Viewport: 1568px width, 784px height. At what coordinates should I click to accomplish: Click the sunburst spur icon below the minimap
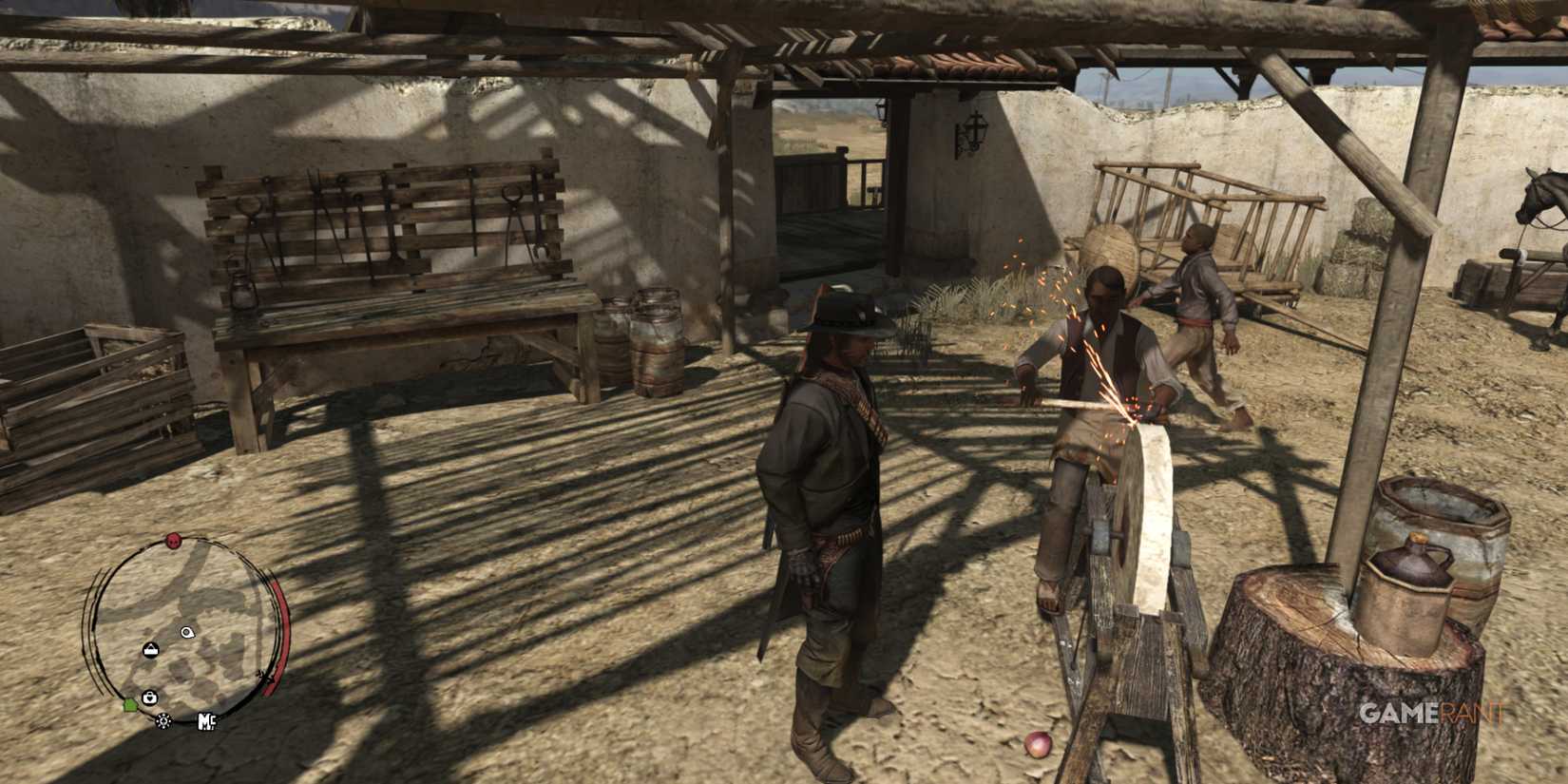[163, 721]
